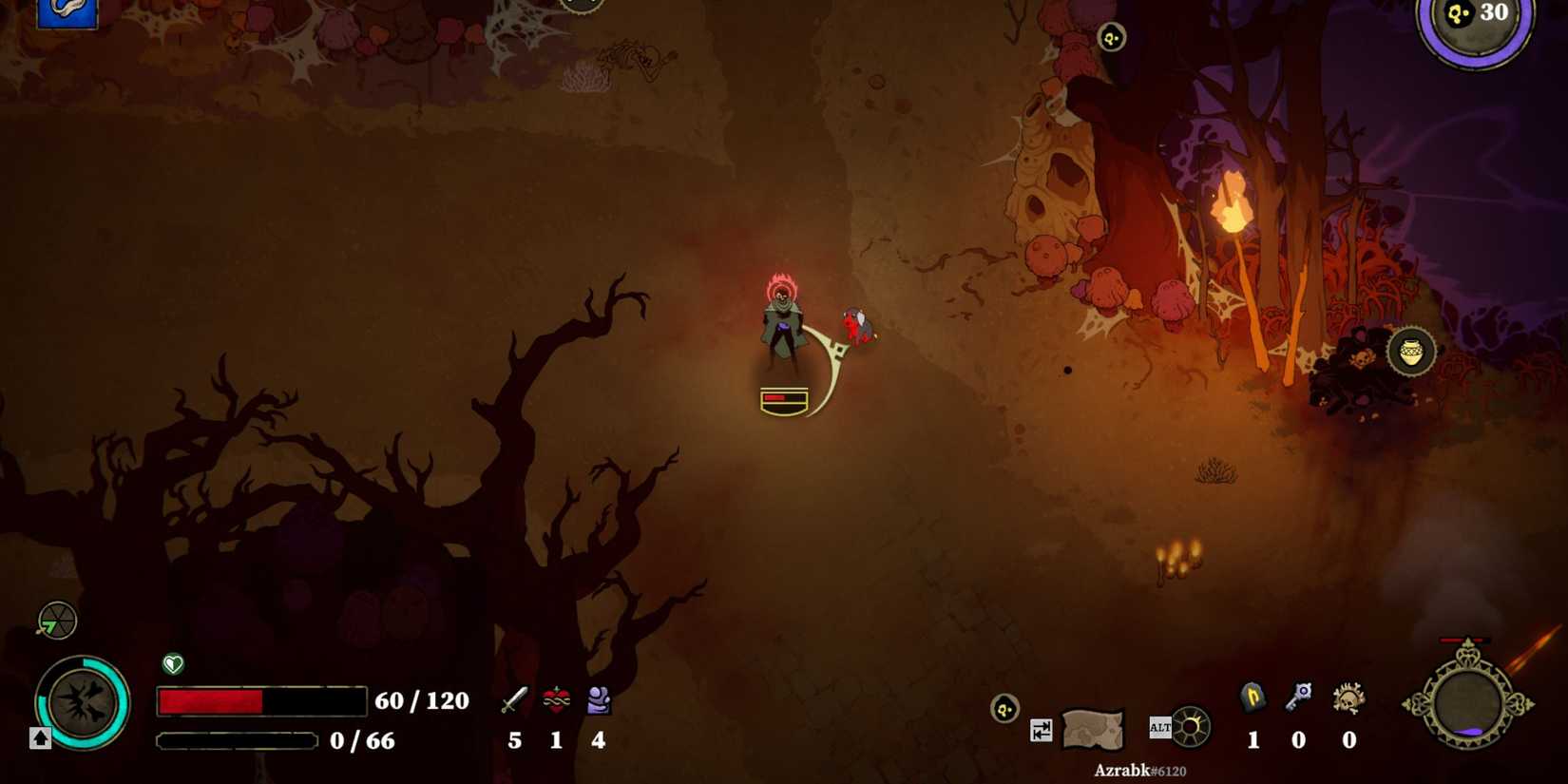The image size is (1568, 784).
Task: Click the blue icon in the top-left corner
Action: [x=67, y=12]
